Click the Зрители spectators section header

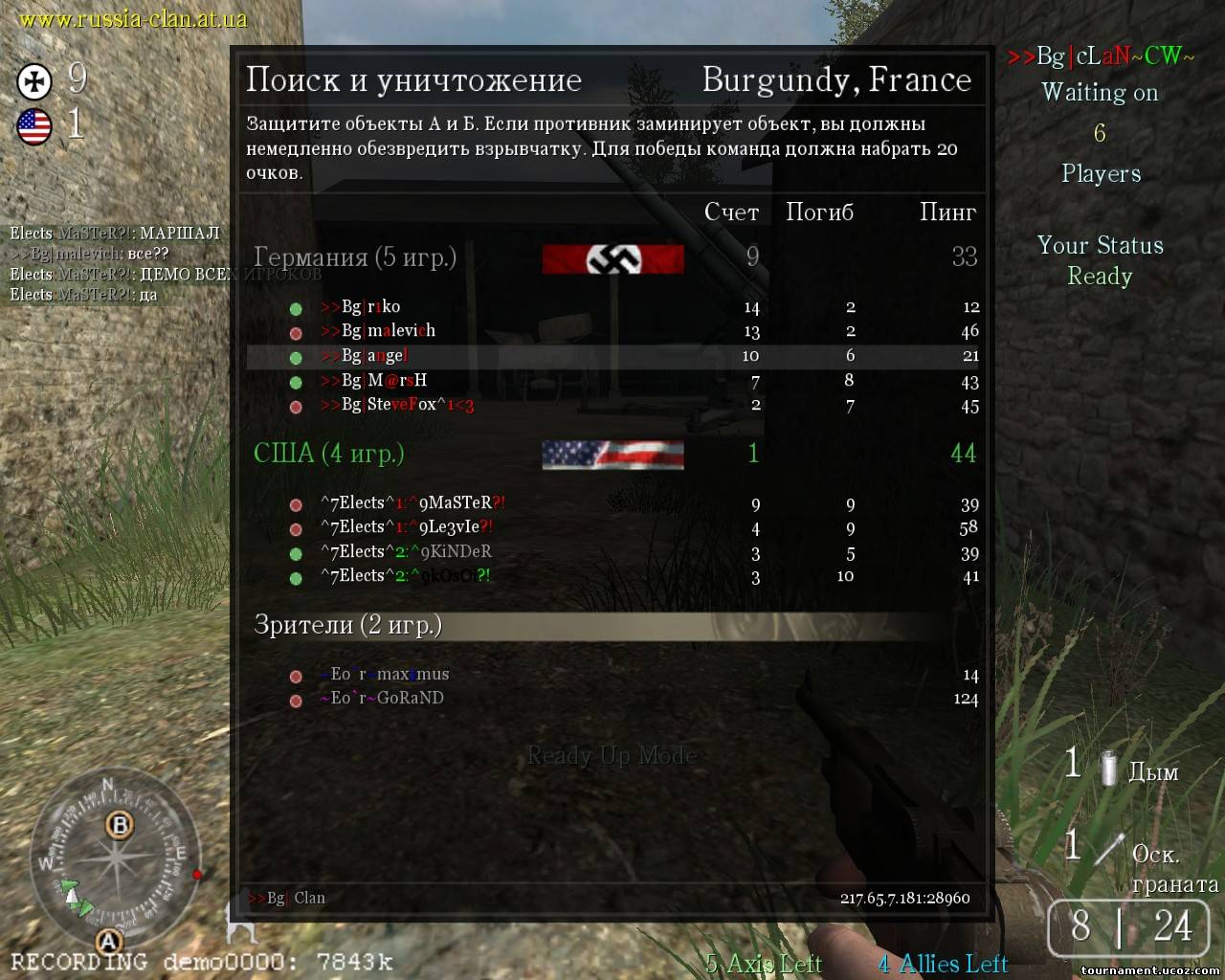[347, 625]
